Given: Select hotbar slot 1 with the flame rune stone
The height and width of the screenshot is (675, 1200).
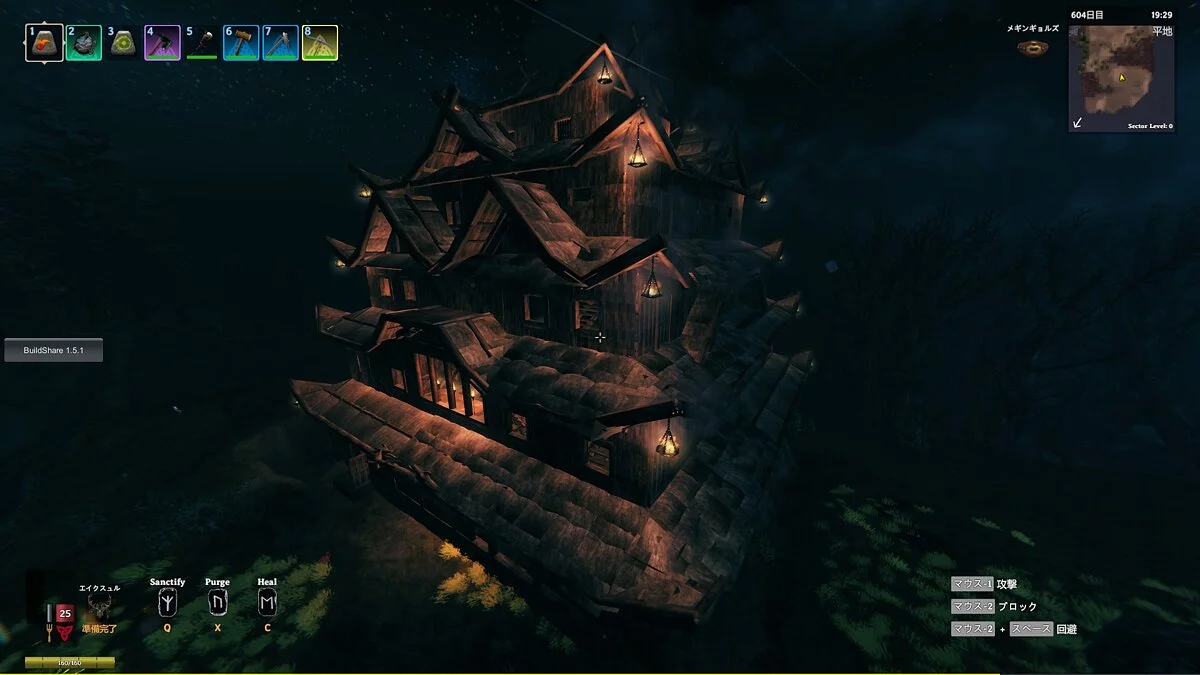Looking at the screenshot, I should pyautogui.click(x=44, y=43).
